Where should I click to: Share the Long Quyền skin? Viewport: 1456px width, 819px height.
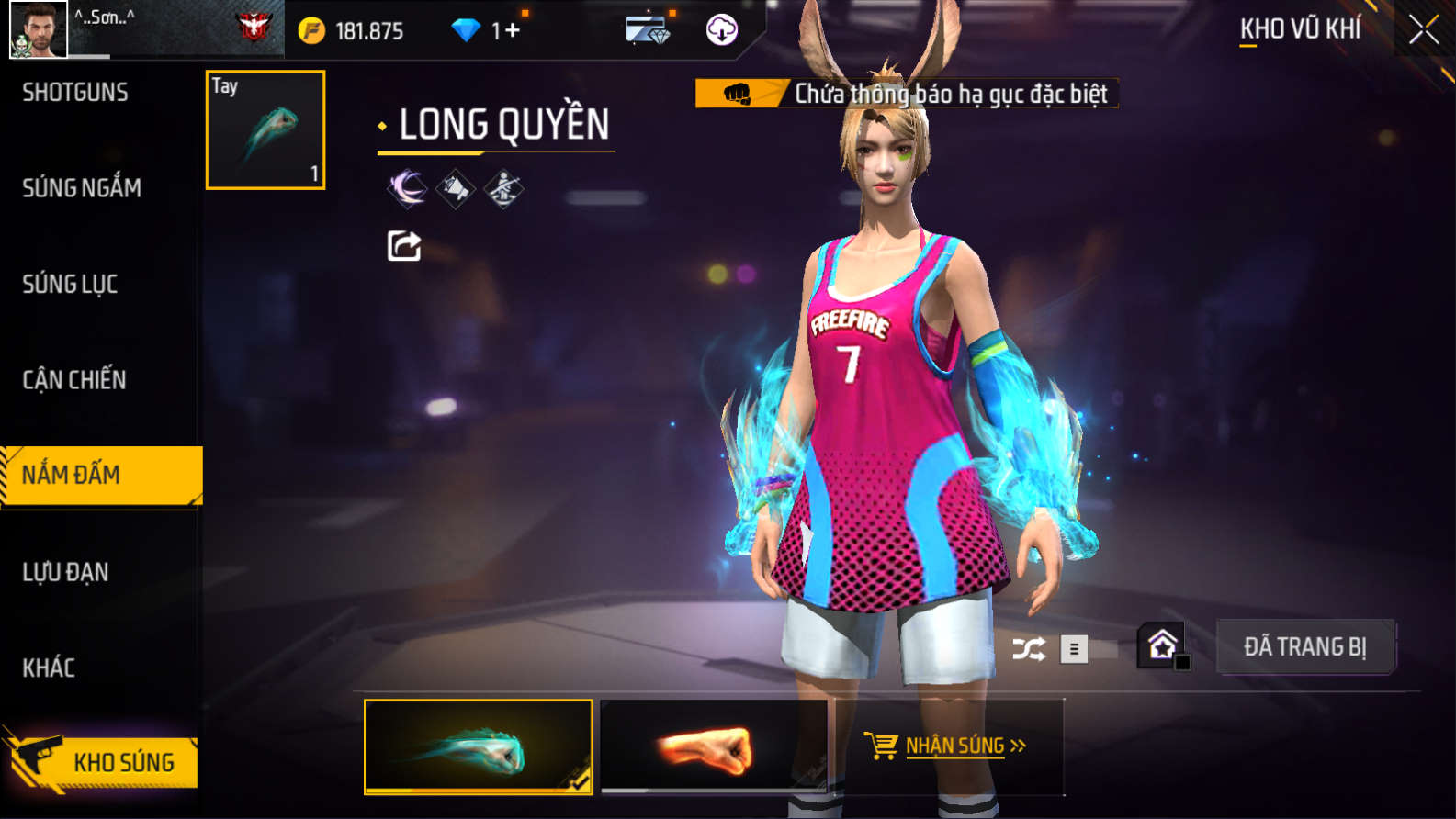(404, 246)
